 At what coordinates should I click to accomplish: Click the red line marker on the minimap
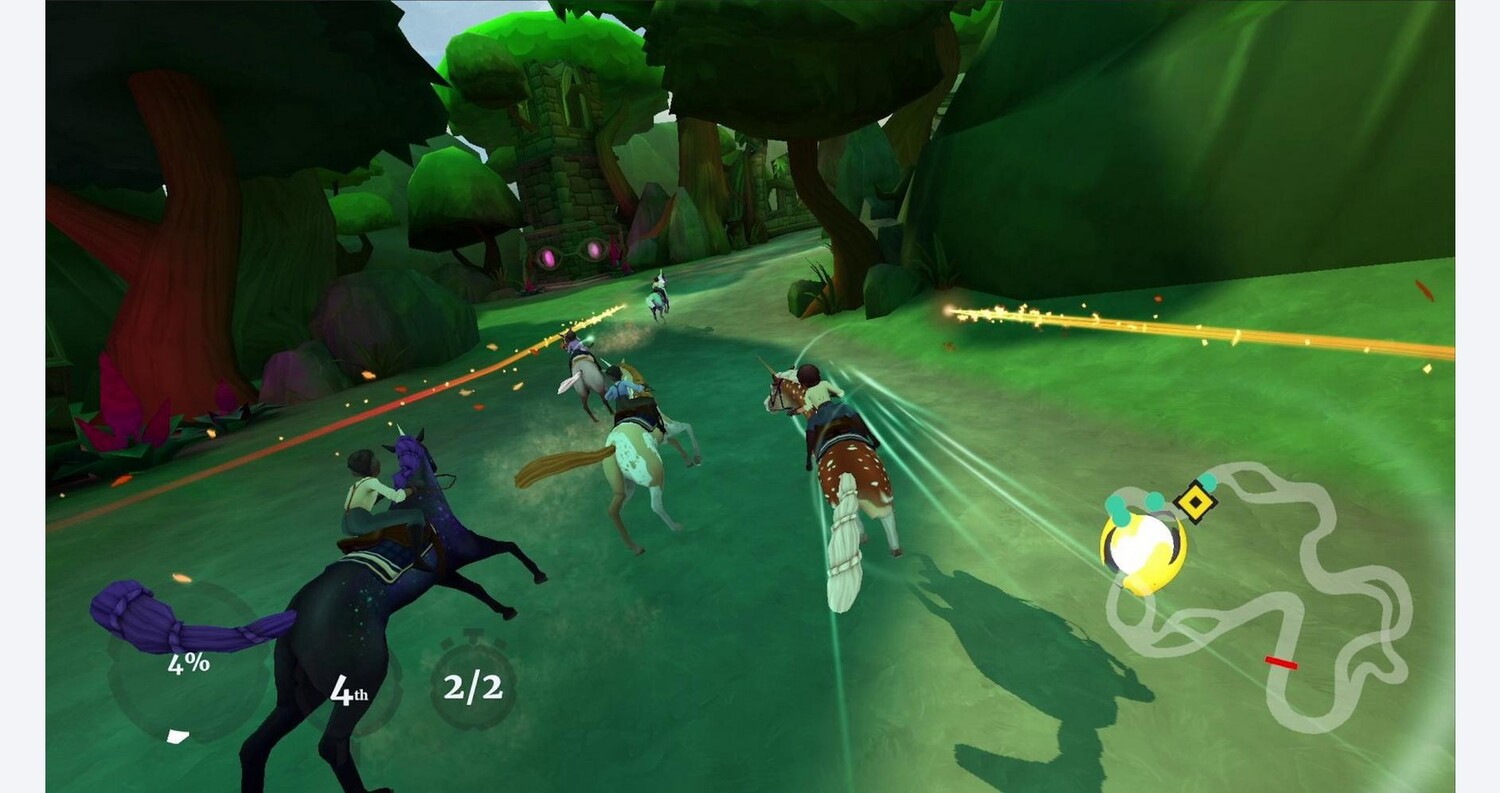(1281, 662)
